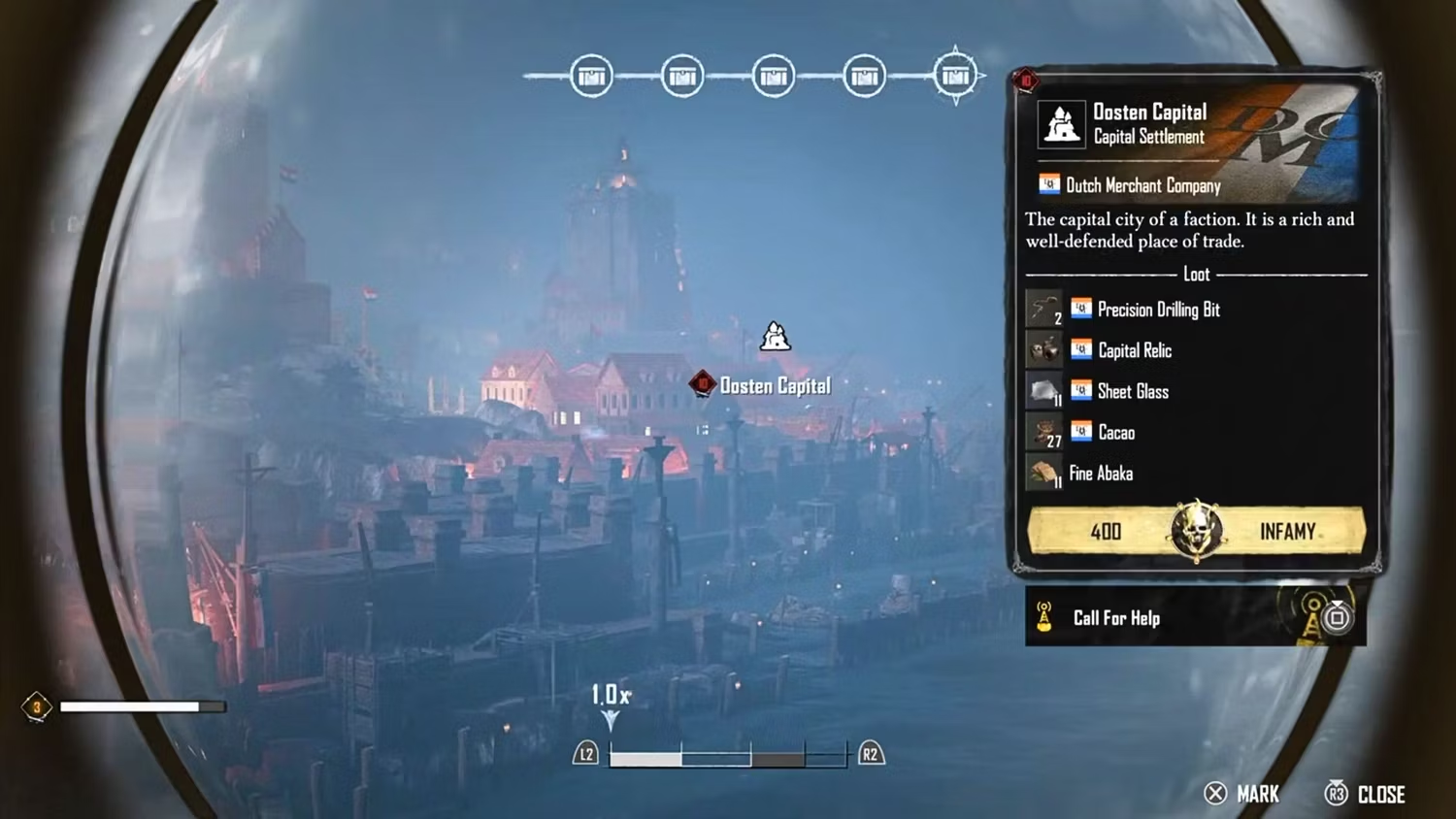
Task: Click the Oosten Capital settlement header icon
Action: (1061, 124)
